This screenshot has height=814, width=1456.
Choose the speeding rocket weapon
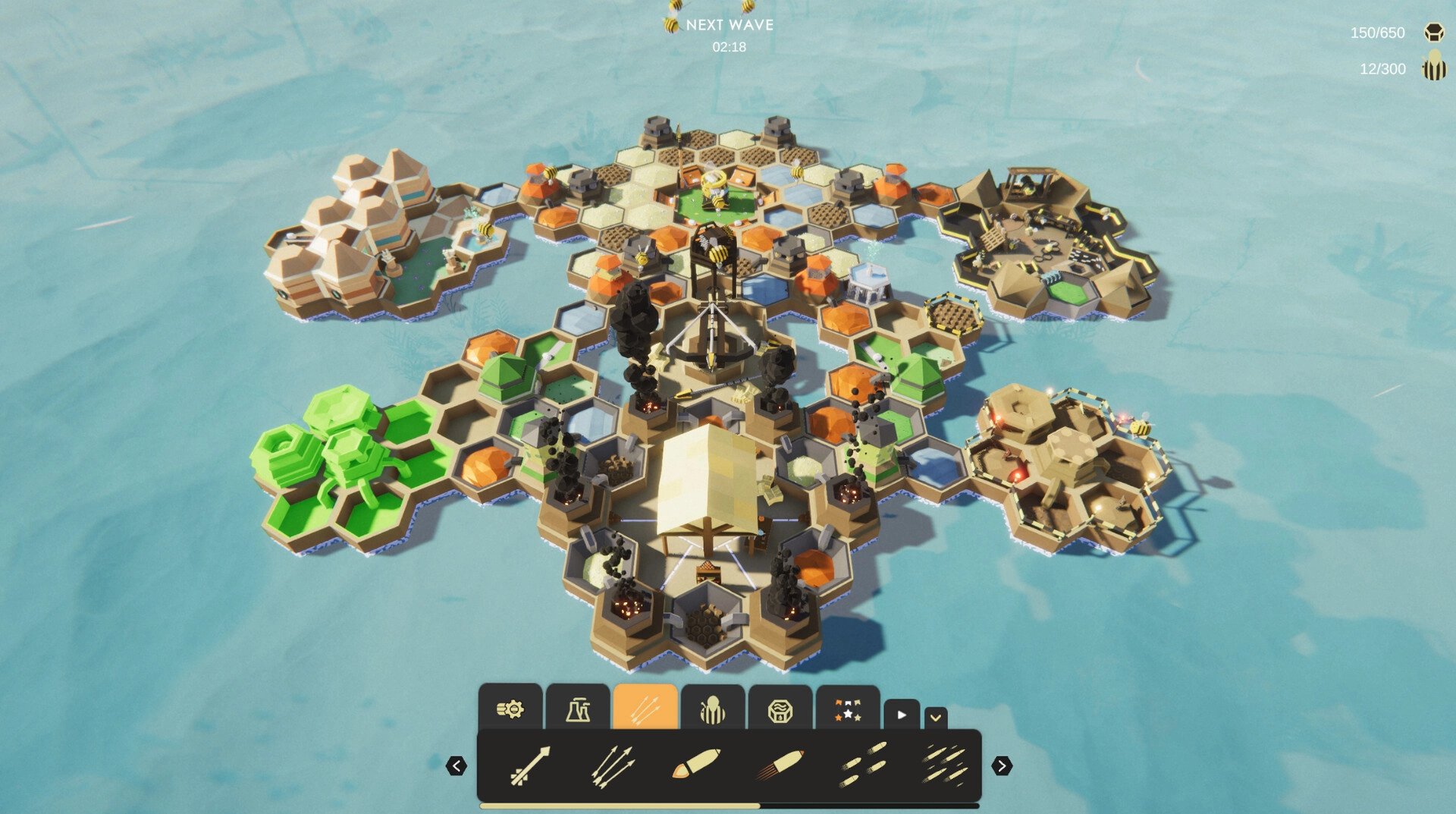pos(780,763)
